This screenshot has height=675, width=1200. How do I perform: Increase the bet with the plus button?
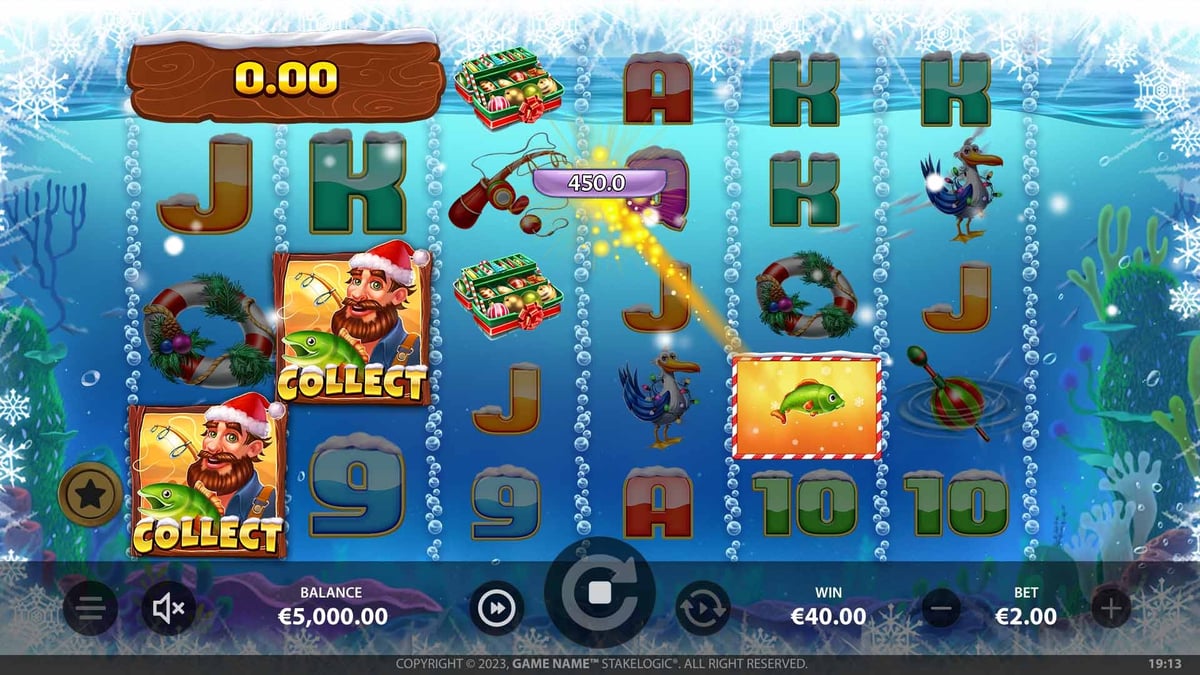[1110, 607]
